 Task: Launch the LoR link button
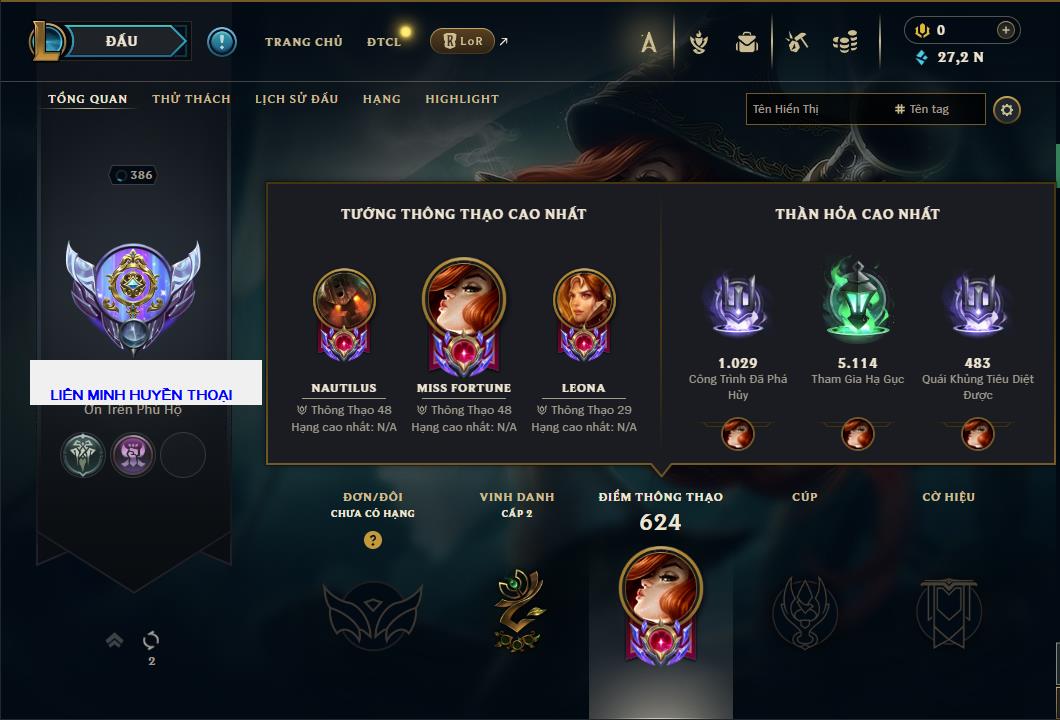coord(462,41)
